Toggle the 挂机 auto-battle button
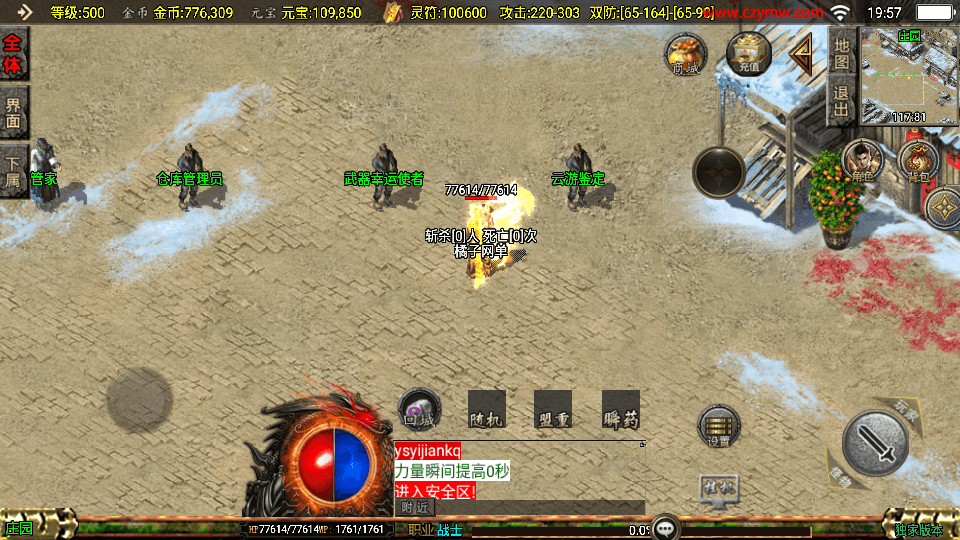The width and height of the screenshot is (960, 540). [718, 489]
